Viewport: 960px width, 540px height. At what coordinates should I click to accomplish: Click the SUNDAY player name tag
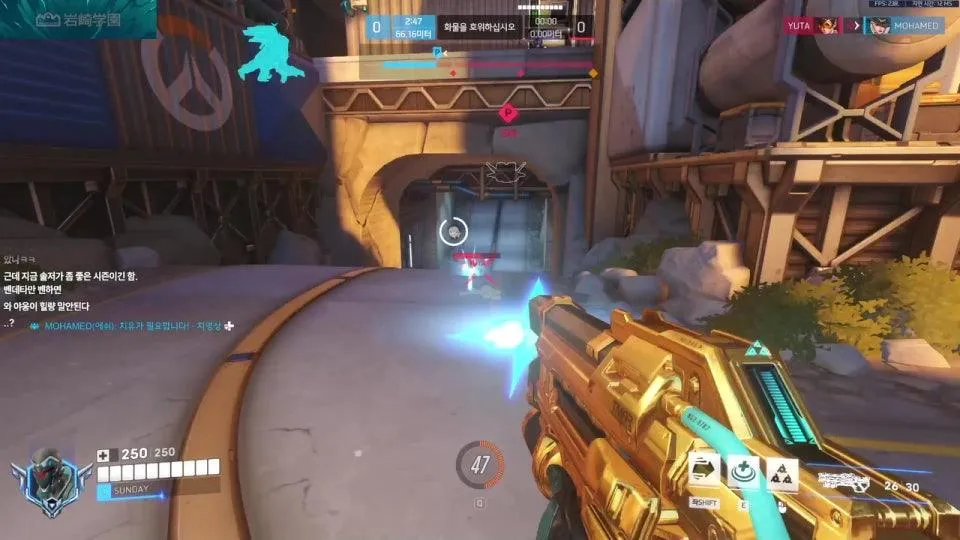pos(130,490)
